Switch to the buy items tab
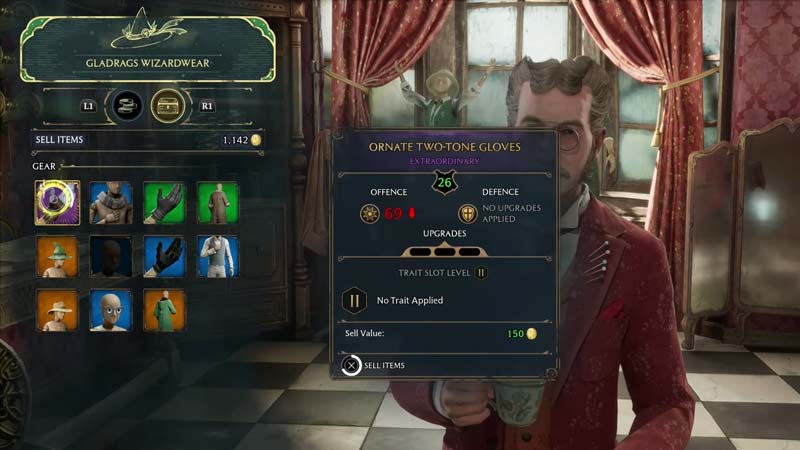800x450 pixels. [127, 104]
